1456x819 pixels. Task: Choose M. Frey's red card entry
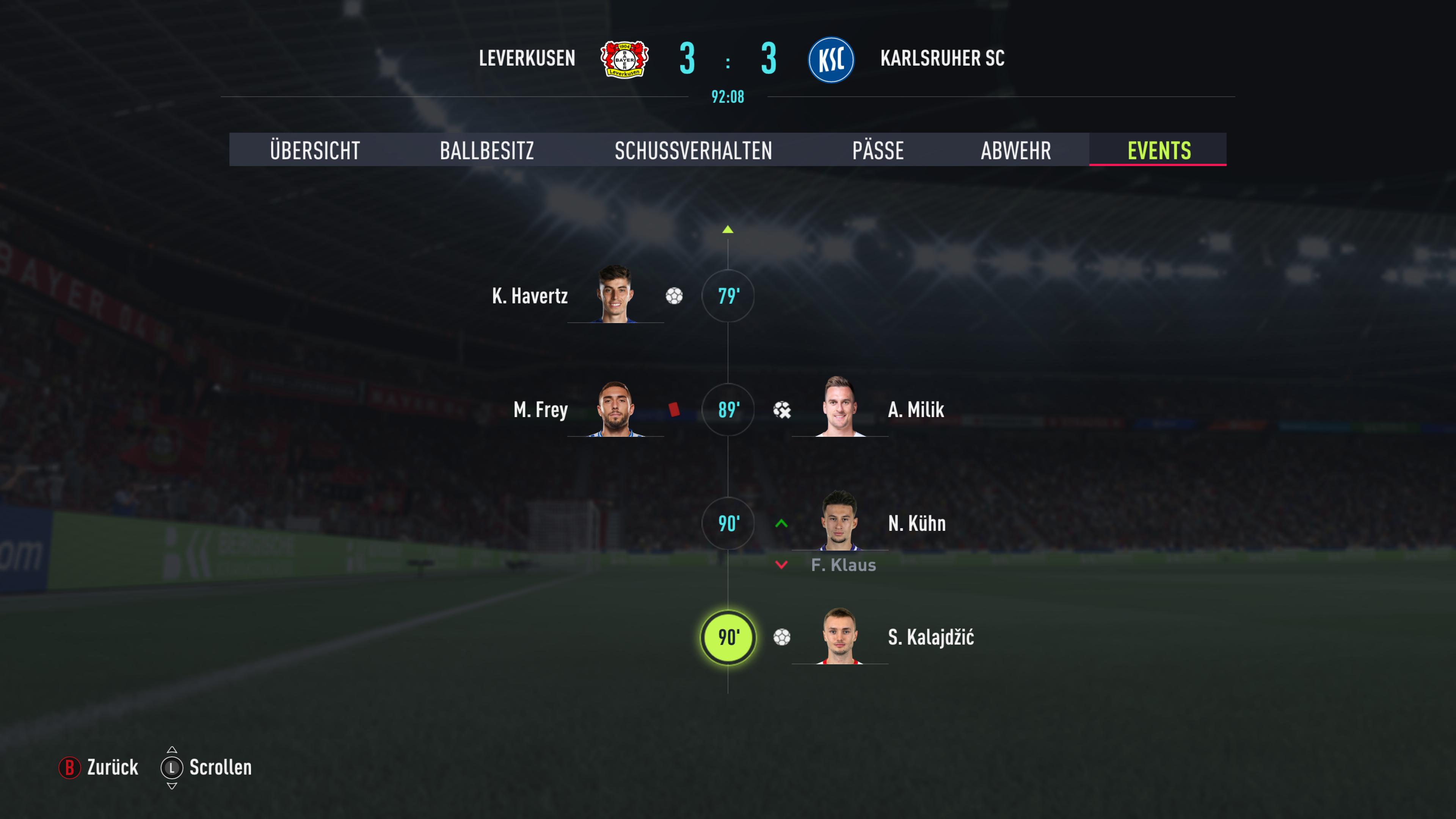[x=674, y=410]
